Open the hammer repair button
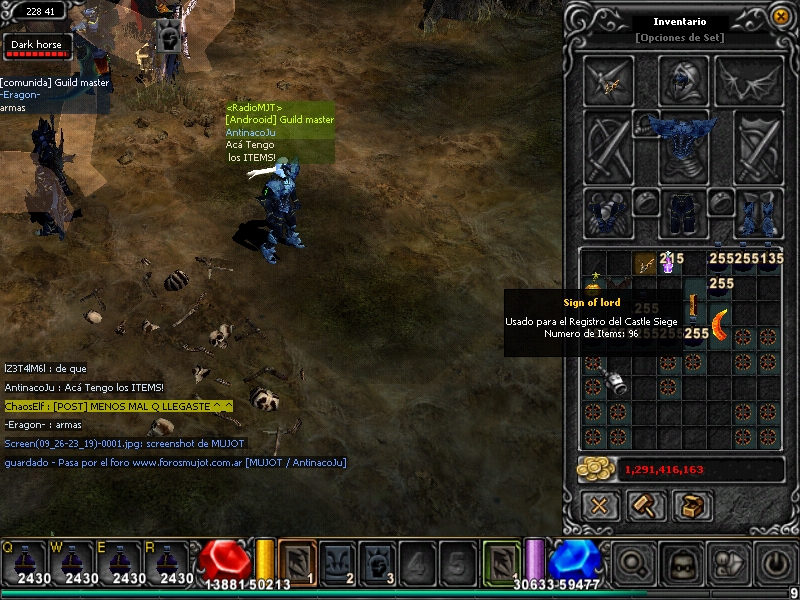This screenshot has width=800, height=600. coord(646,505)
